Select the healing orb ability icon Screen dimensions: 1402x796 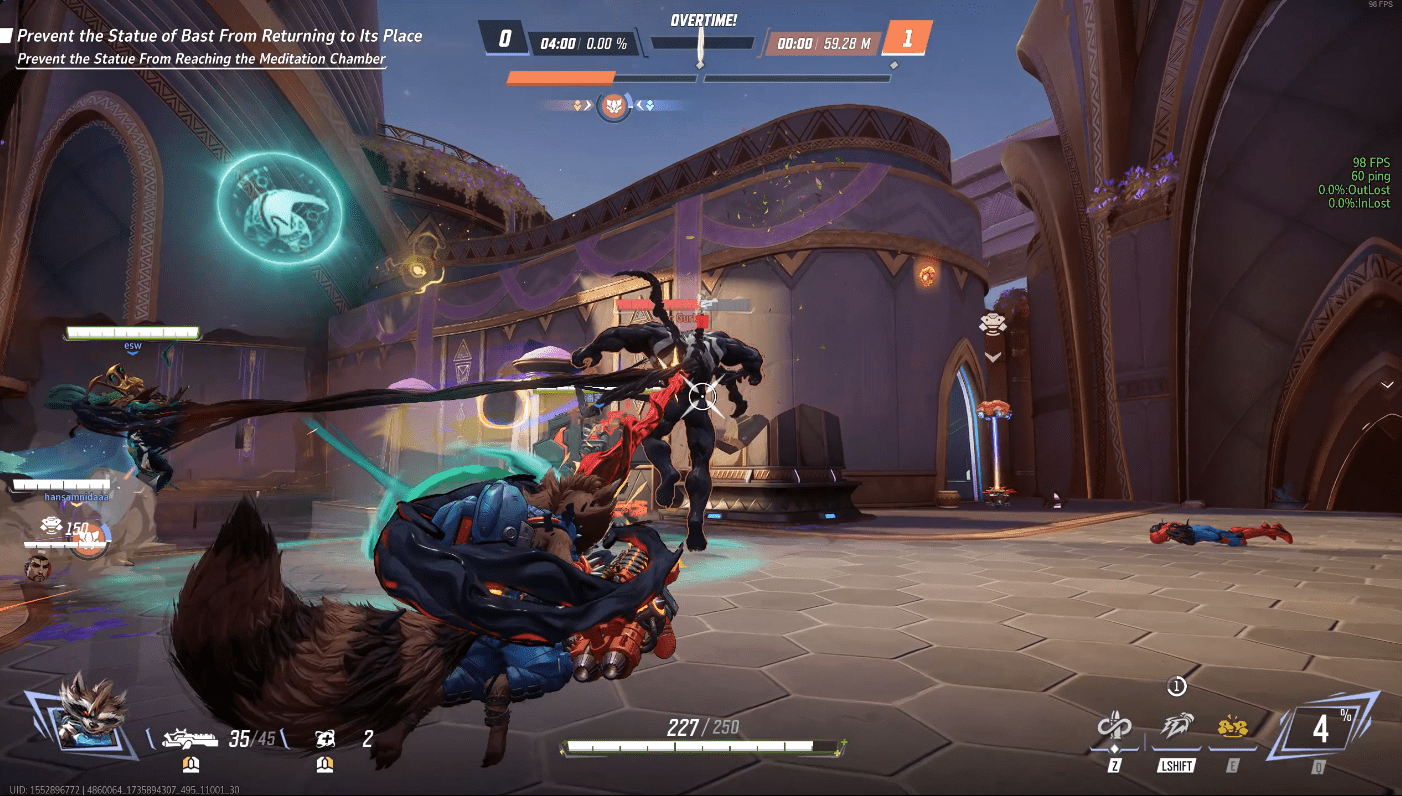[x=324, y=739]
